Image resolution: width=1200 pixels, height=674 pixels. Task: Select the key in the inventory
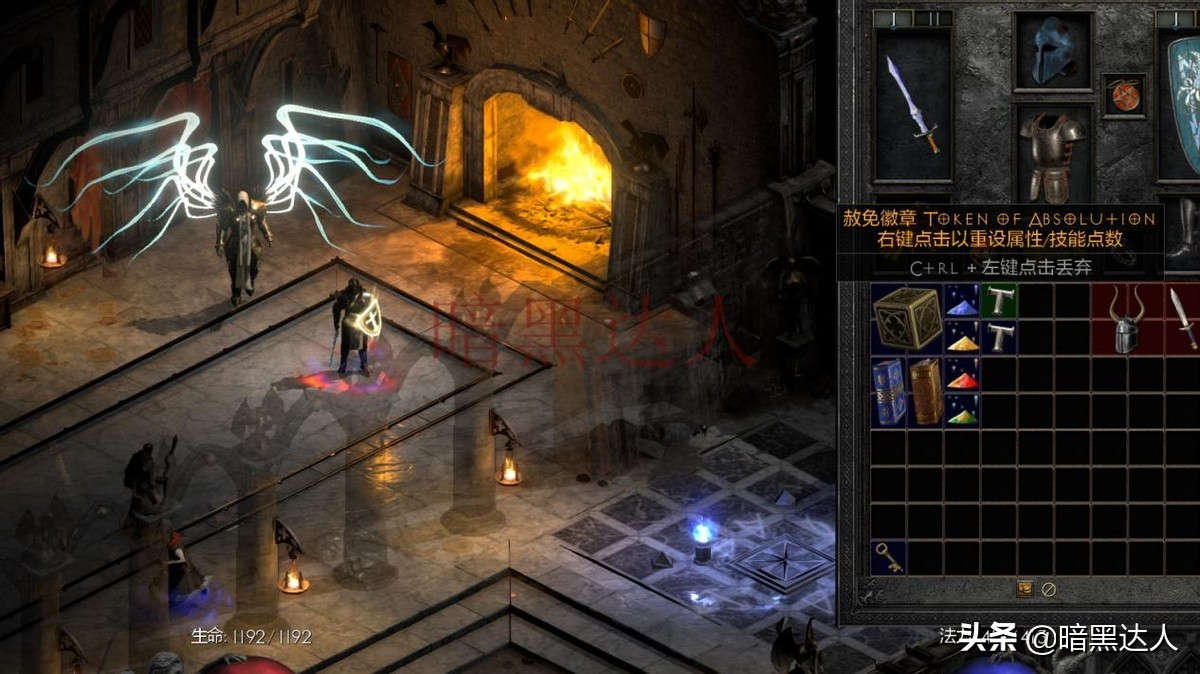click(888, 558)
